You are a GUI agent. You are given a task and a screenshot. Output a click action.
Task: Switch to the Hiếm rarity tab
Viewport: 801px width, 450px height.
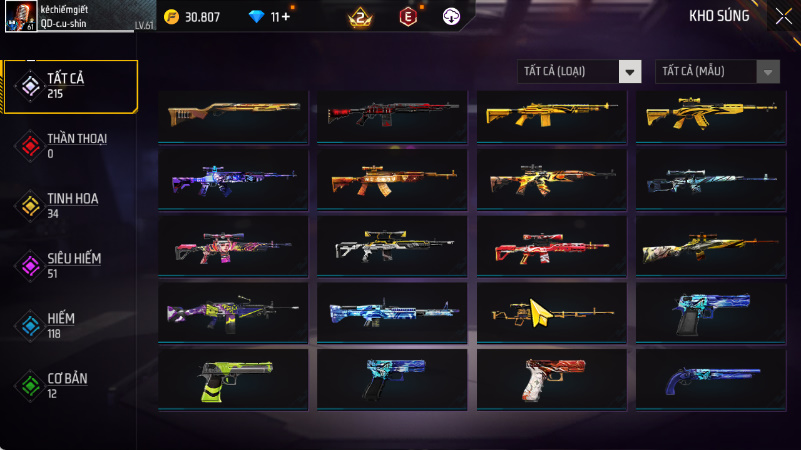click(70, 324)
